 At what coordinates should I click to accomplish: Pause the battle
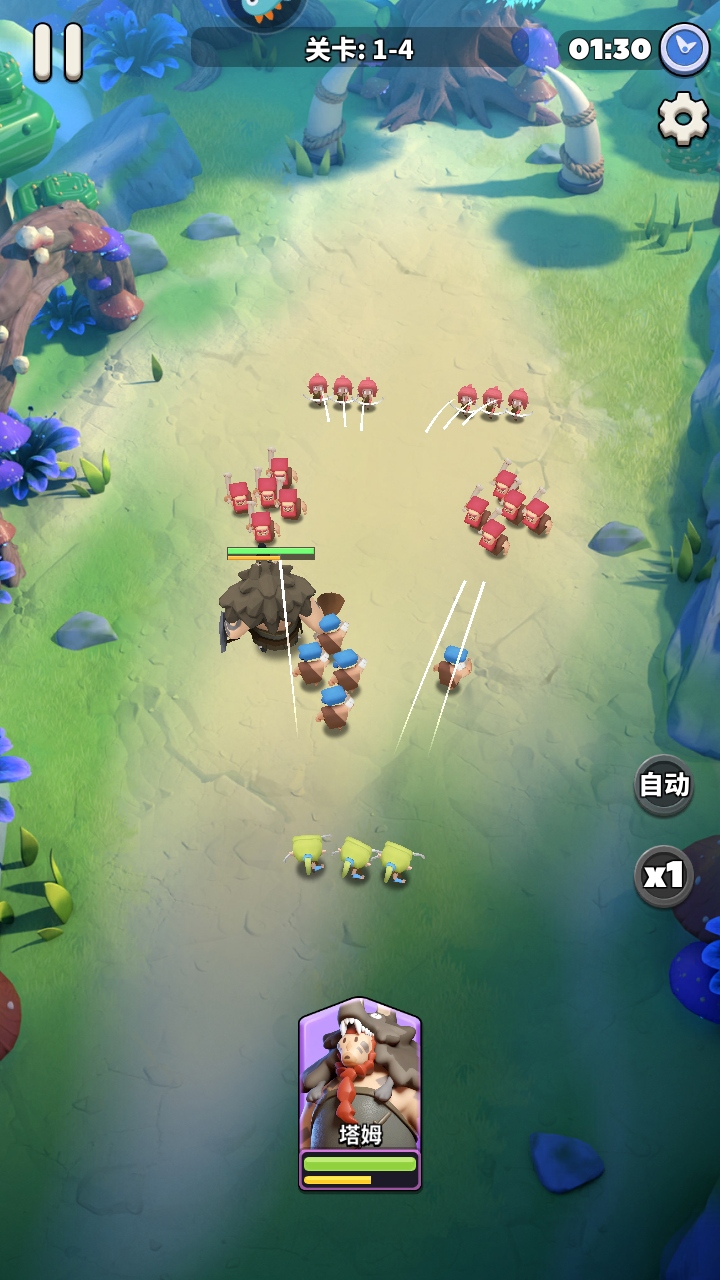[x=57, y=51]
